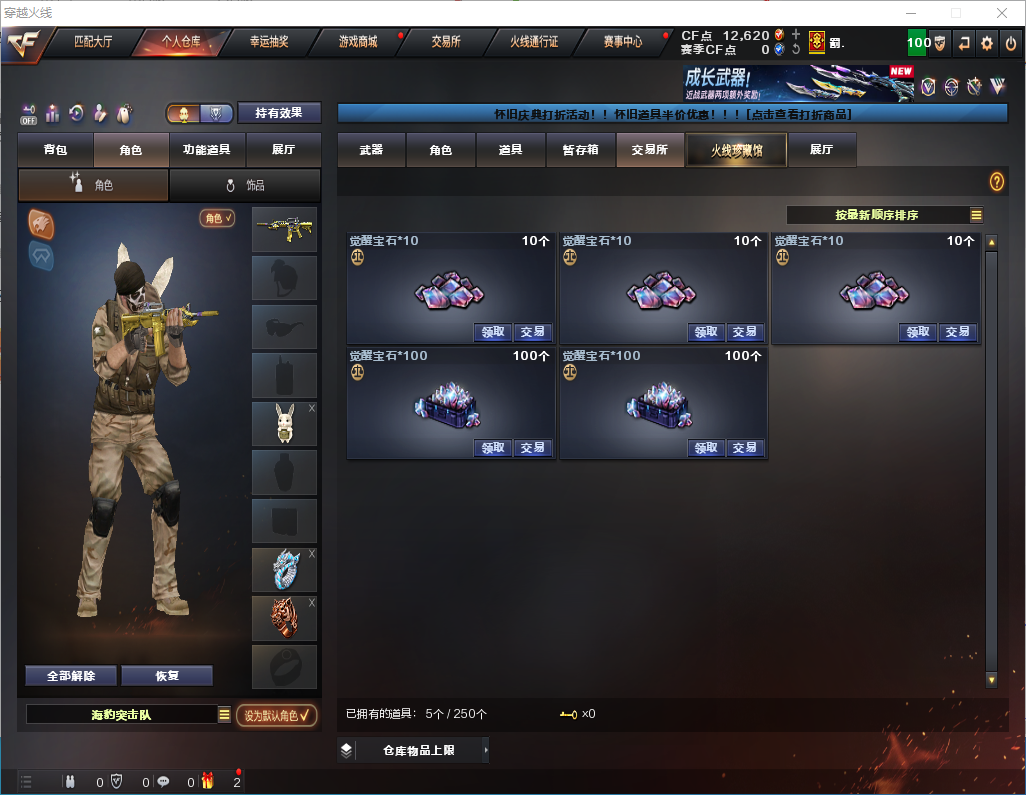The image size is (1026, 795).
Task: Set character as default with 设为默认角色
Action: pyautogui.click(x=277, y=715)
